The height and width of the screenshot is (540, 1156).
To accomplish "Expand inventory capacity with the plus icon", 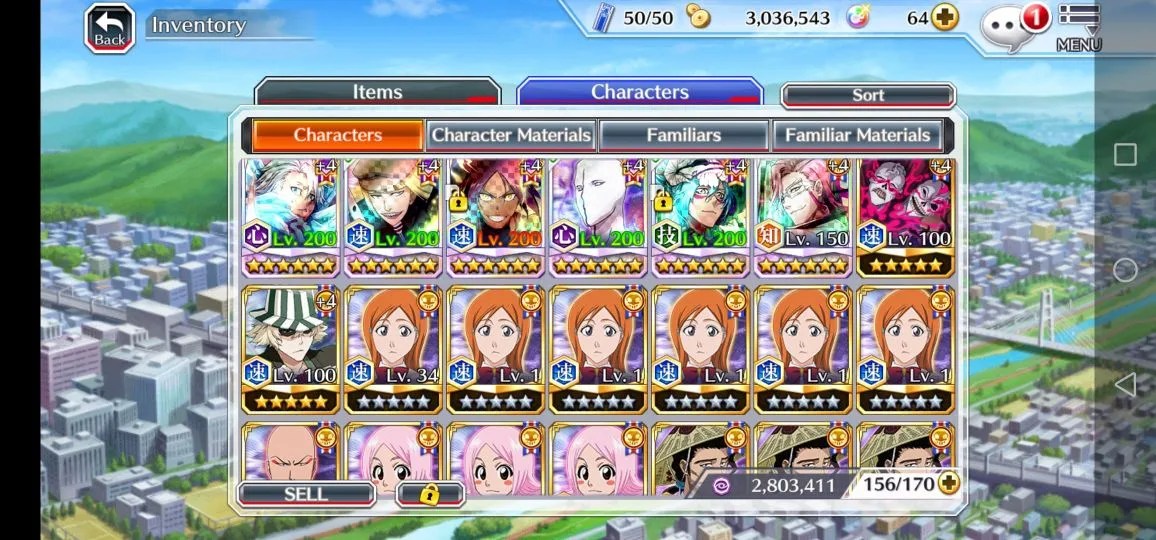I will click(947, 485).
